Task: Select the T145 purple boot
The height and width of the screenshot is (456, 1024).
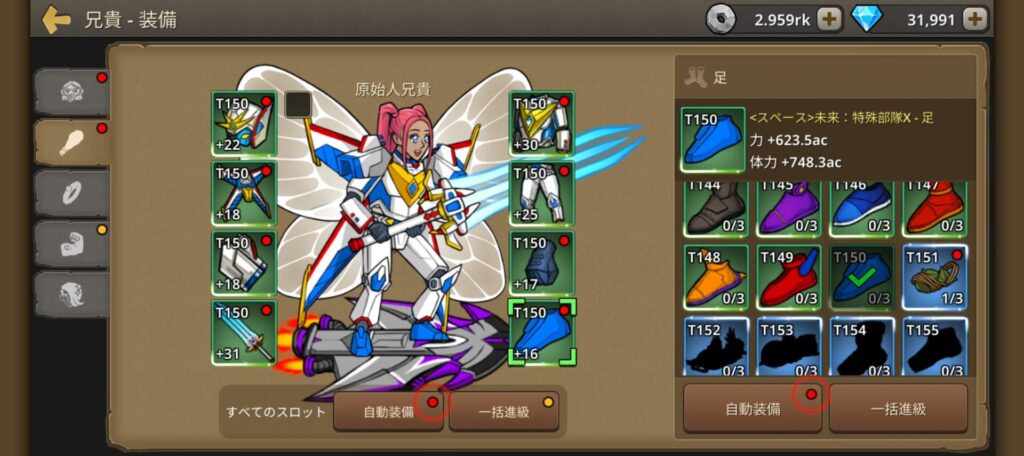Action: click(x=789, y=207)
